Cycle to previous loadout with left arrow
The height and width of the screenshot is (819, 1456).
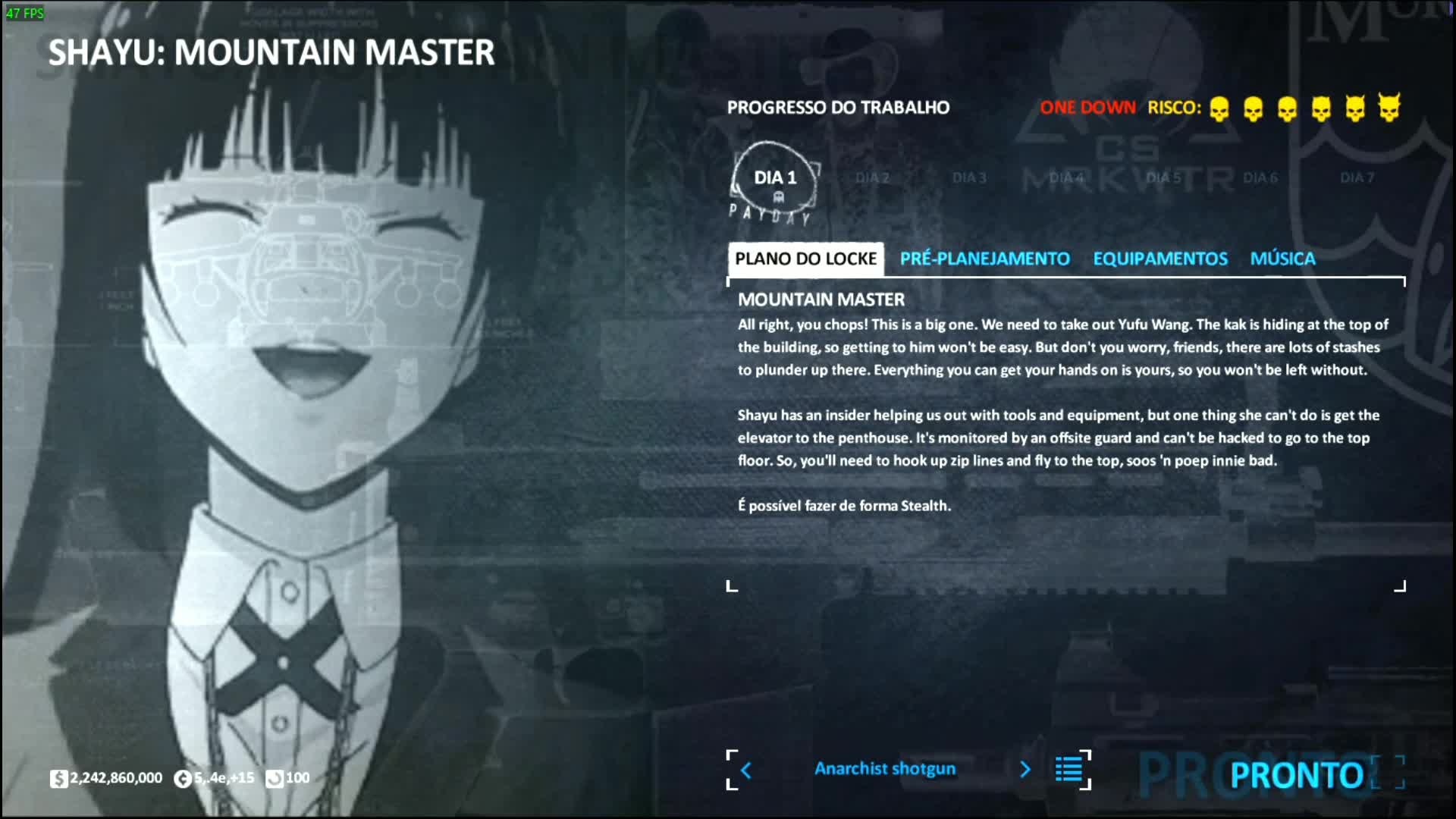tap(746, 770)
